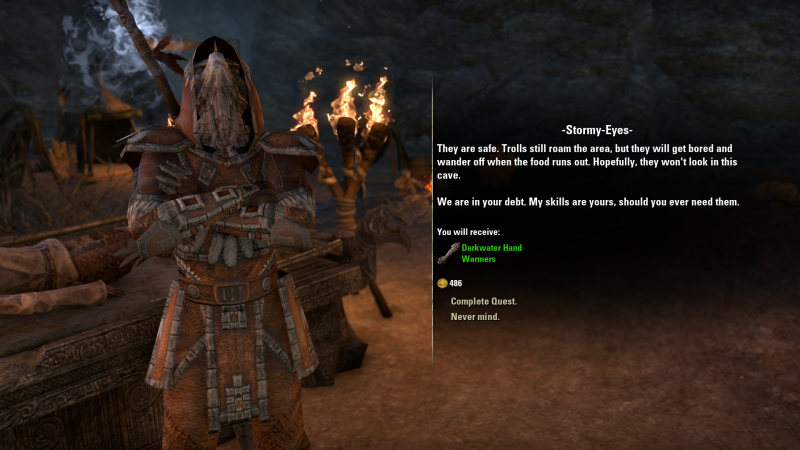Inspect the Darkwater Hand Warmers reward
The height and width of the screenshot is (450, 800).
[x=490, y=253]
